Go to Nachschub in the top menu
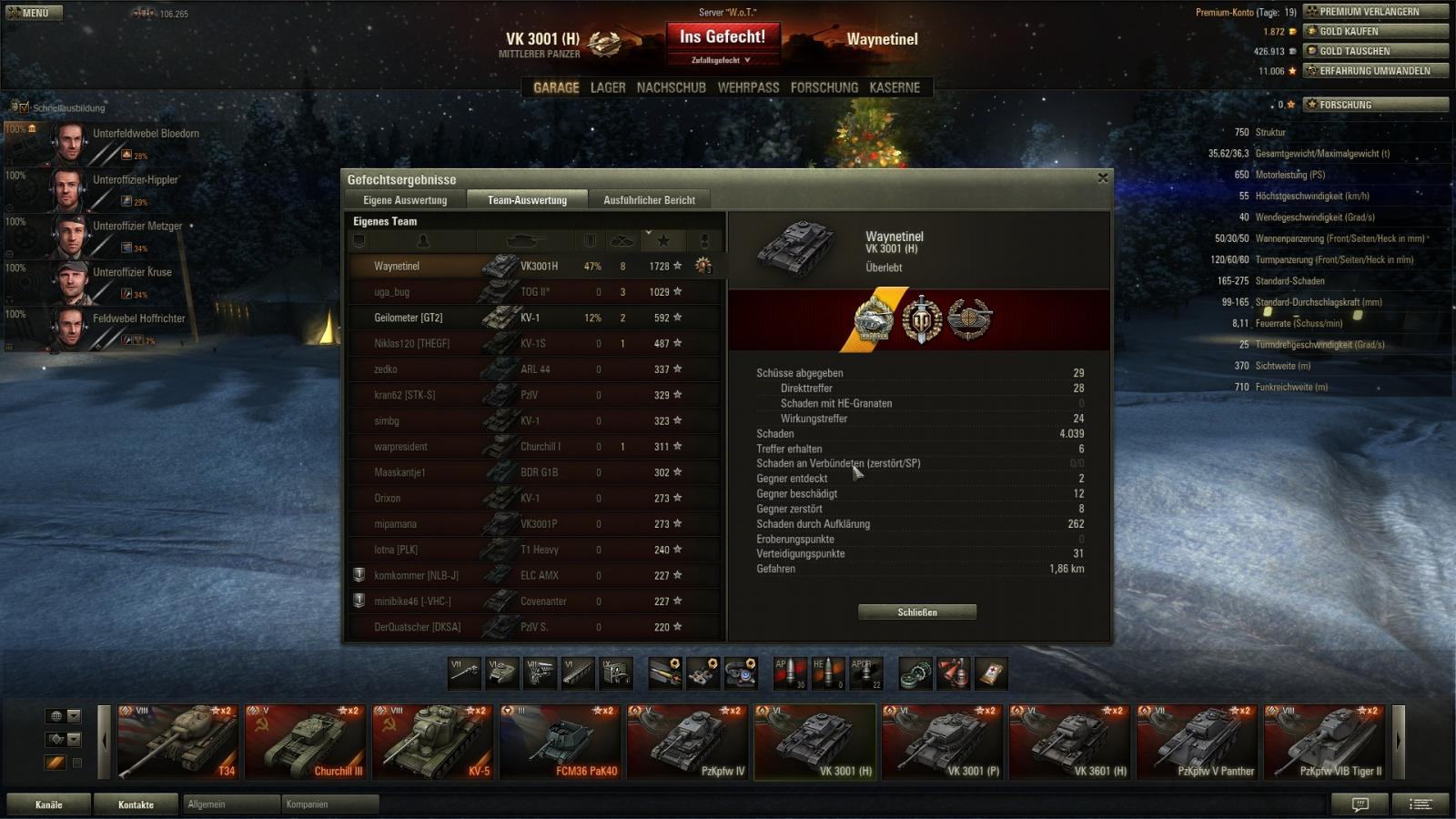 click(x=671, y=87)
